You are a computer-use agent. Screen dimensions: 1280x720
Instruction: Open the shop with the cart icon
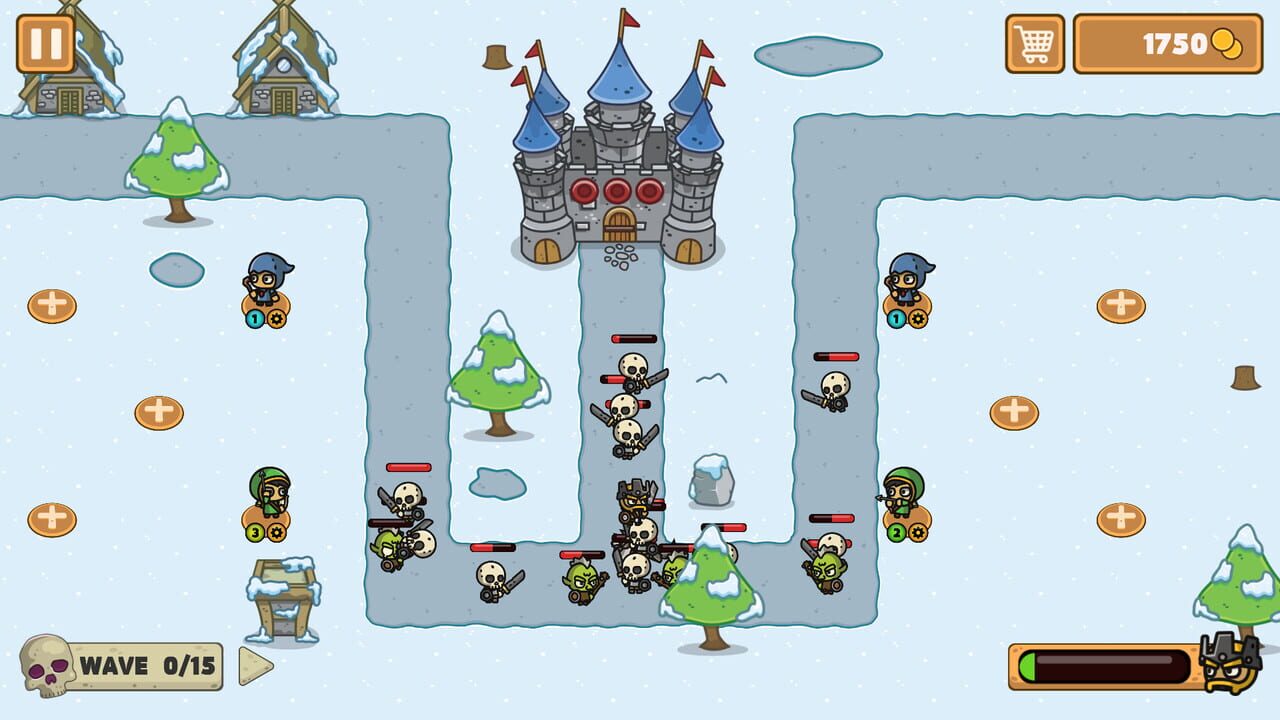click(1033, 44)
